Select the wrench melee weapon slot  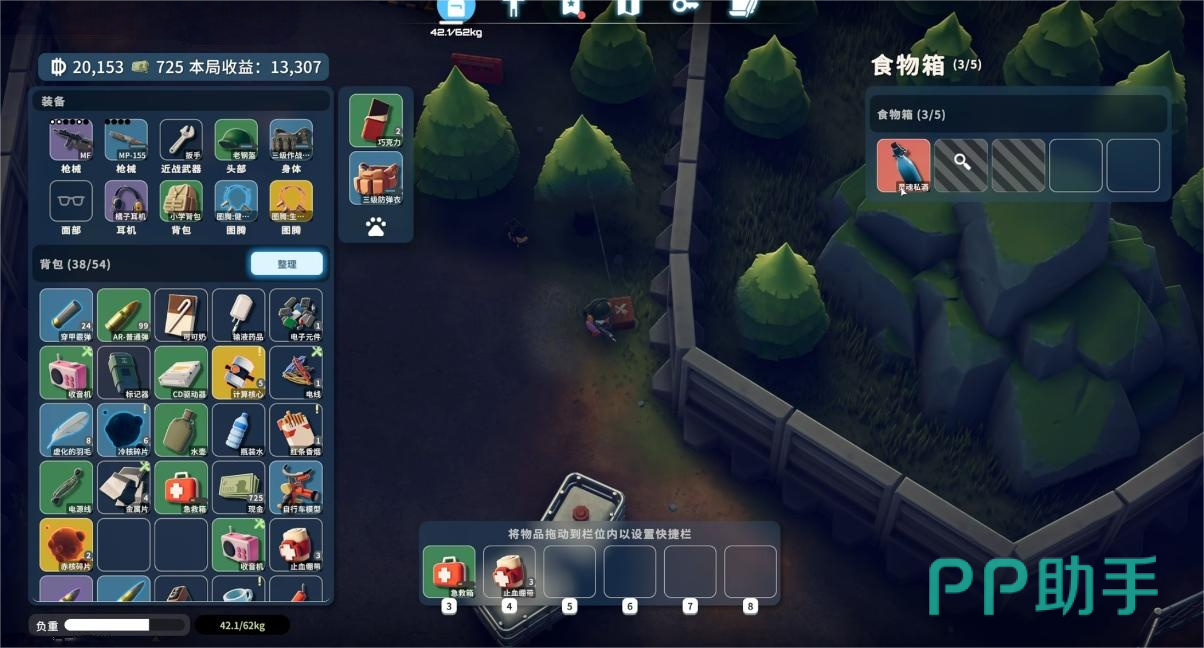tap(180, 141)
